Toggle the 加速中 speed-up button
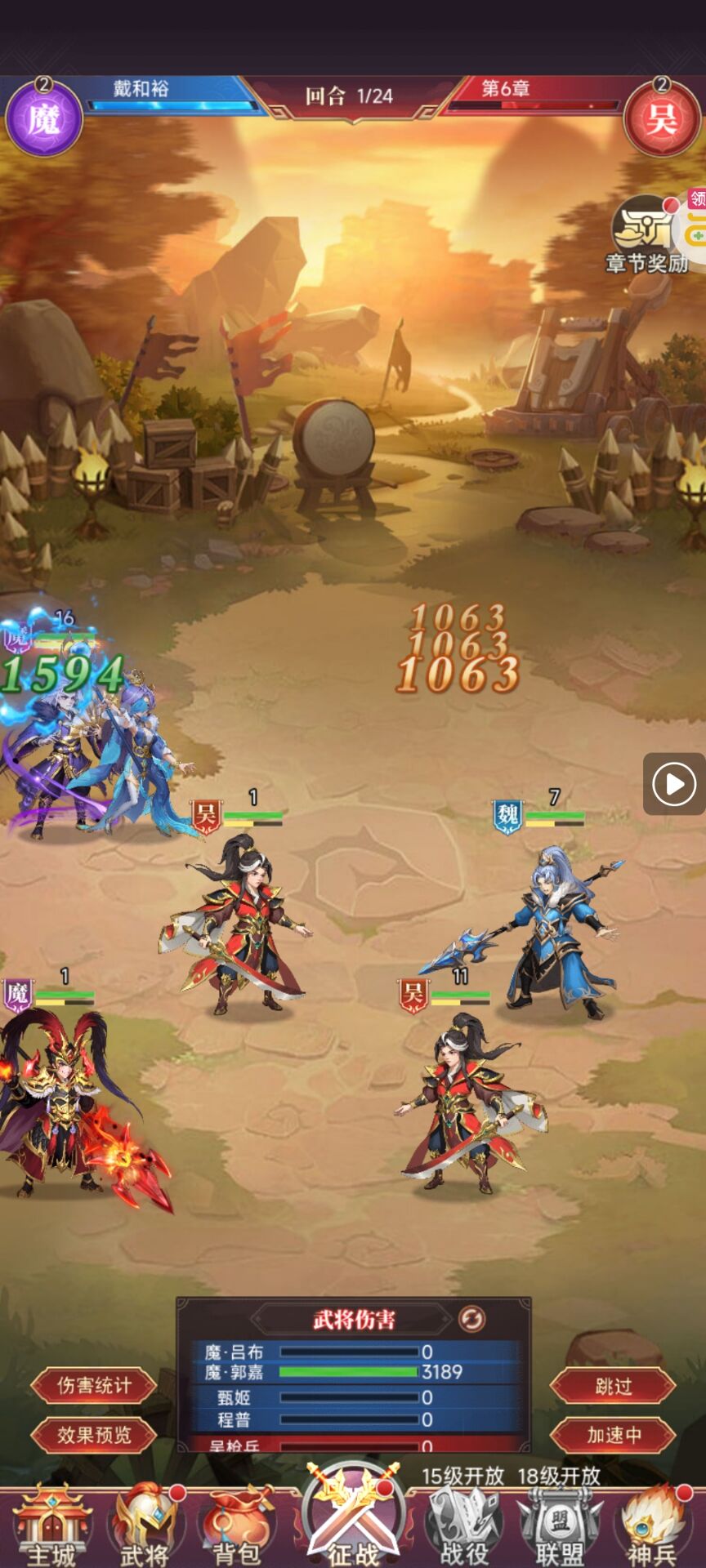This screenshot has height=1568, width=706. tap(613, 1435)
